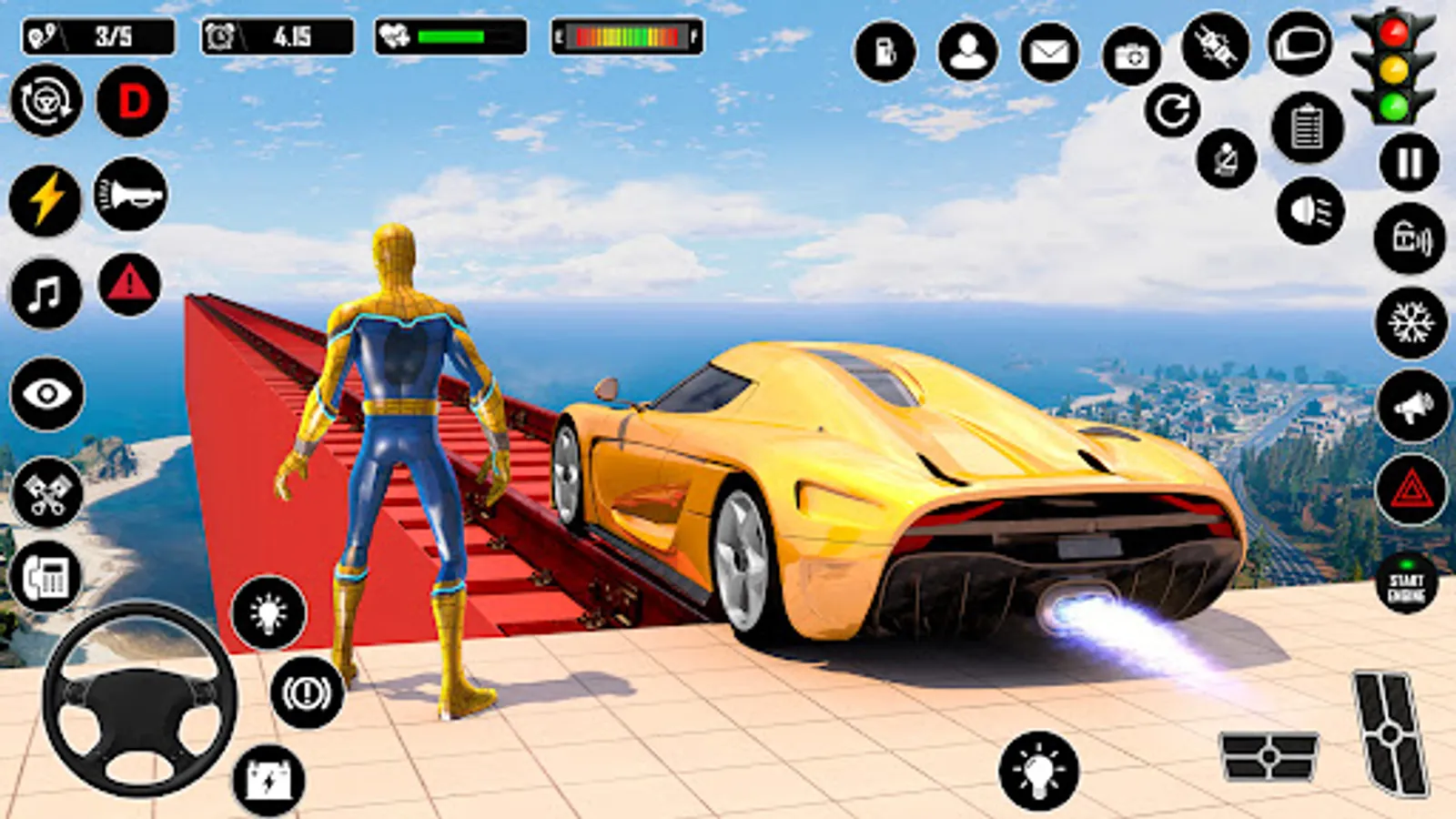Toggle the headlight bulb on
This screenshot has height=819, width=1456.
pos(267,612)
